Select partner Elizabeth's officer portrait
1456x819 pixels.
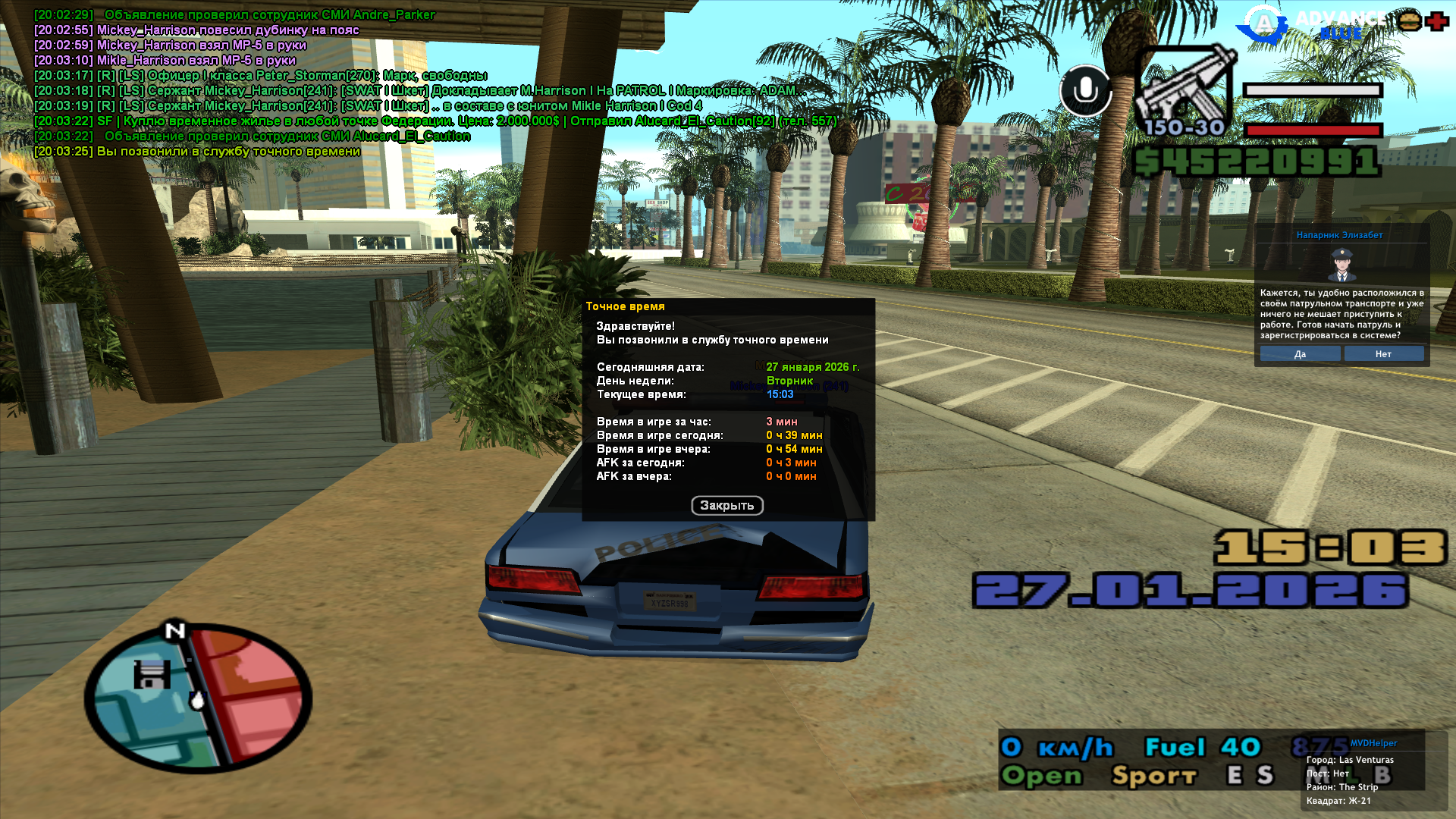pyautogui.click(x=1341, y=265)
